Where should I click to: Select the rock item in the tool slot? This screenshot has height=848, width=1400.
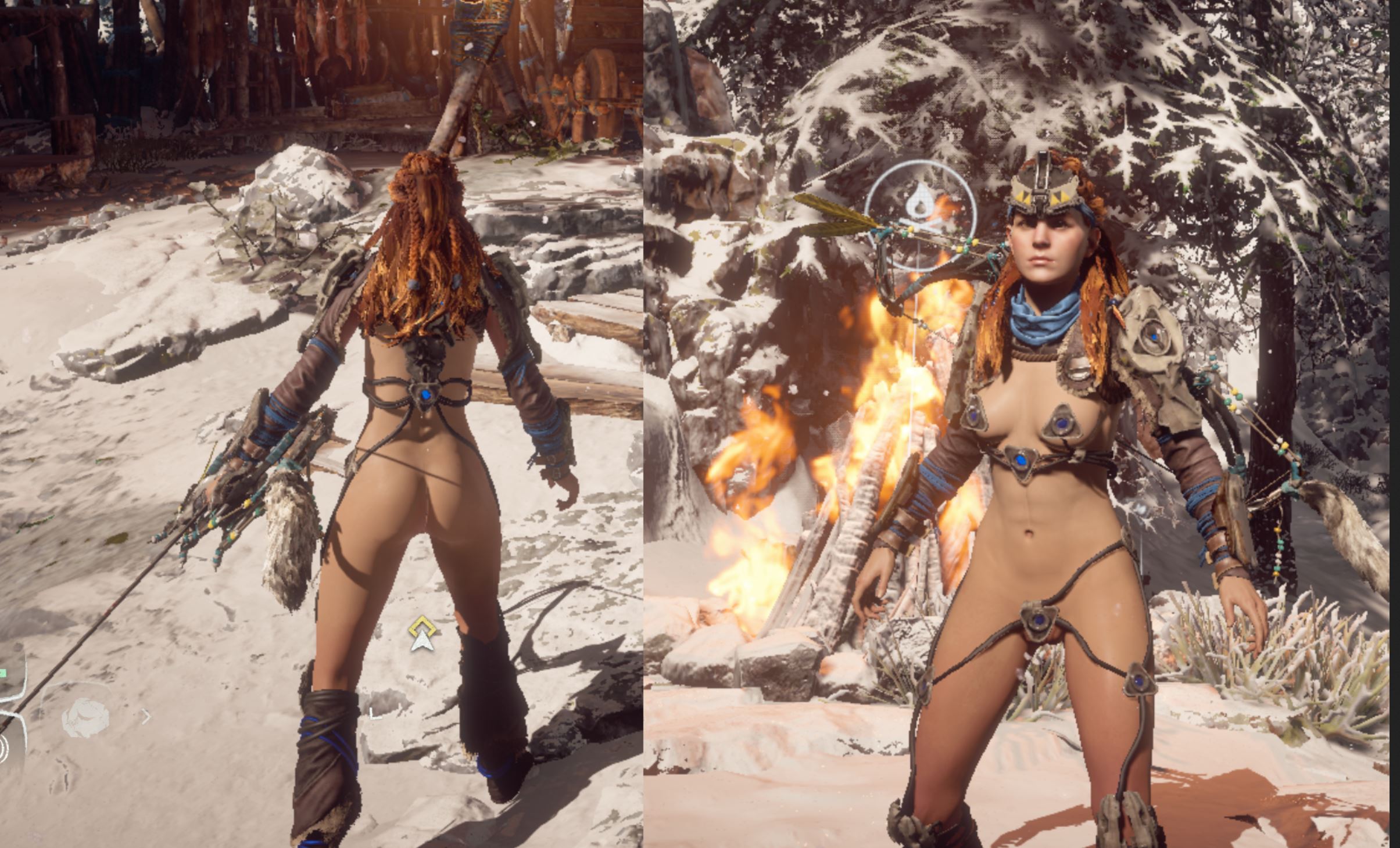[x=85, y=718]
